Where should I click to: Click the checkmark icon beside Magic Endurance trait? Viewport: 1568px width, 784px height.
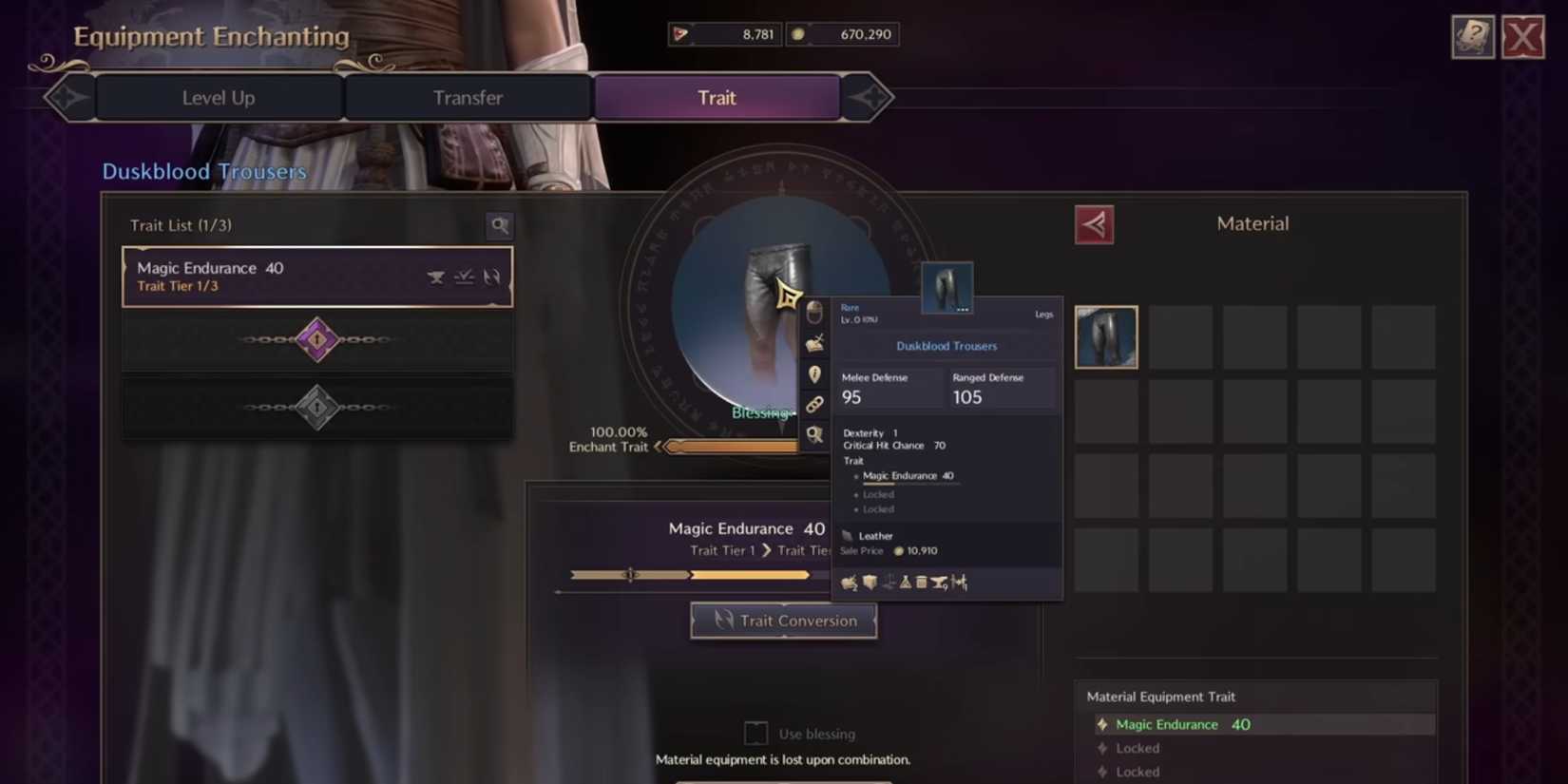pos(464,276)
